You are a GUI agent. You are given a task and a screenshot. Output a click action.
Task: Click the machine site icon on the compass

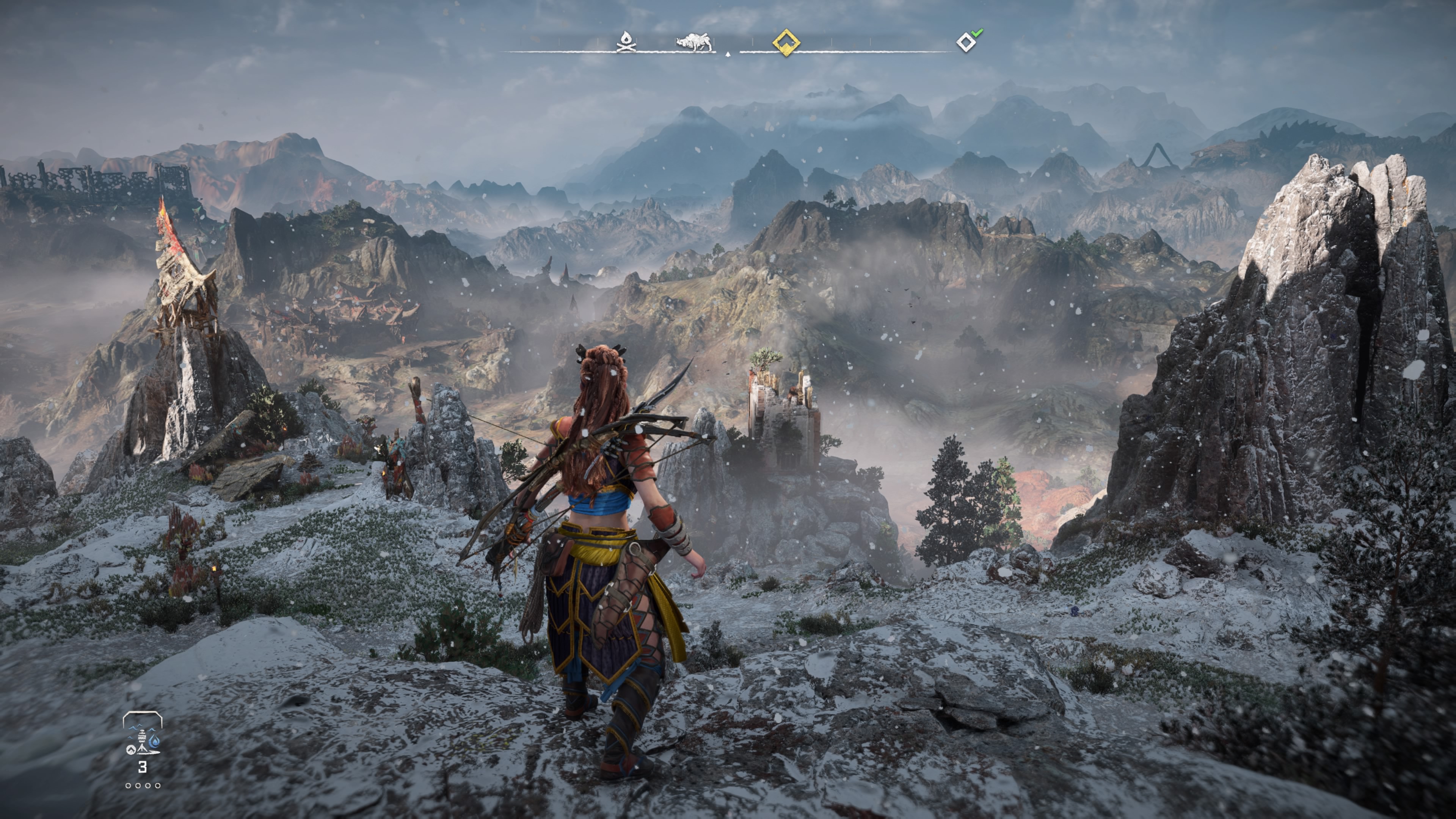click(695, 42)
